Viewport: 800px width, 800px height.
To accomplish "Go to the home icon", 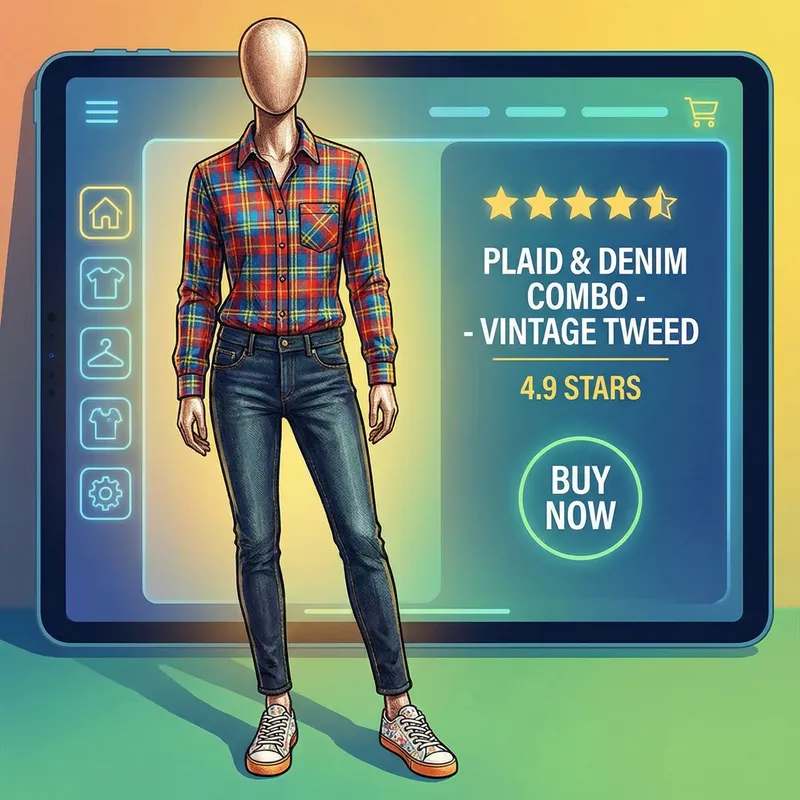I will (103, 211).
